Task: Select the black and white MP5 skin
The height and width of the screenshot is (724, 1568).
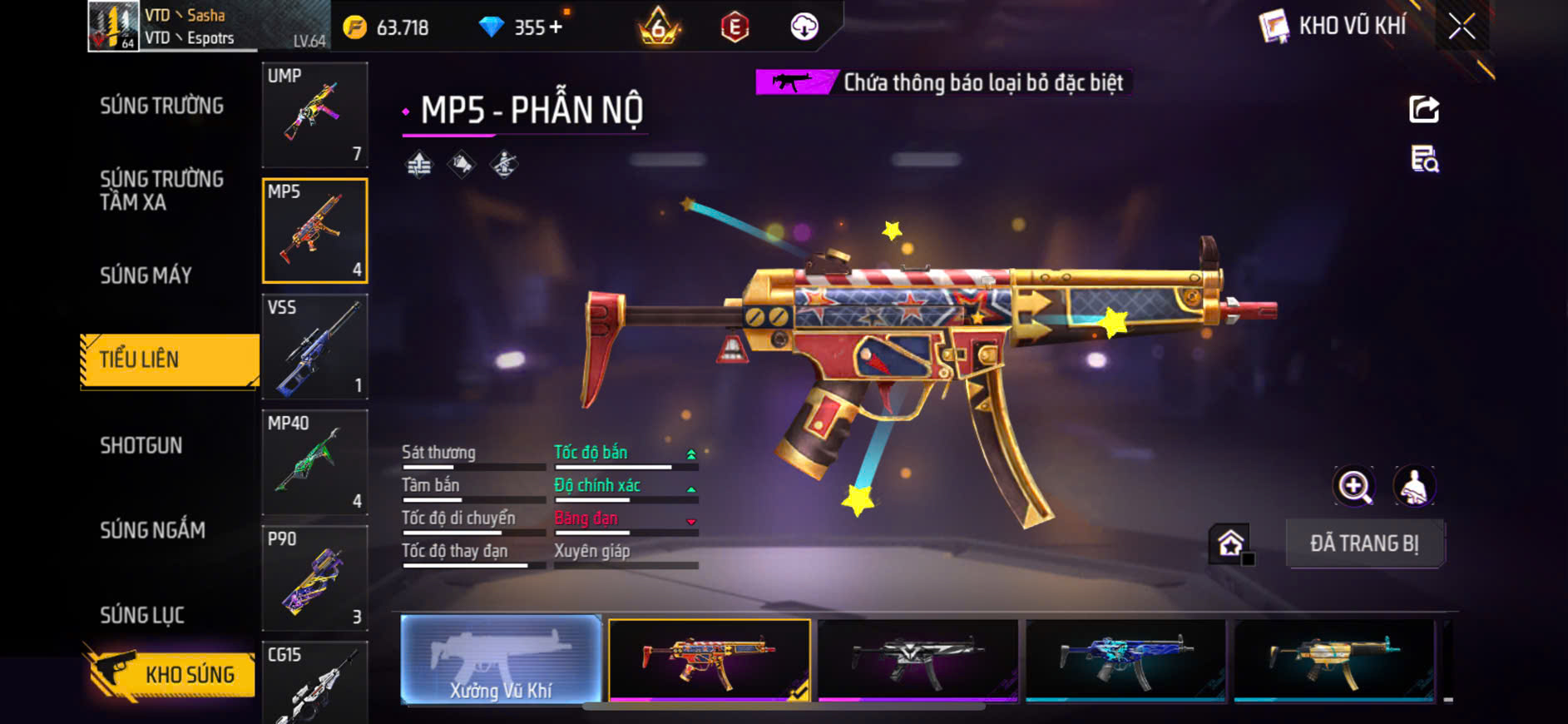Action: 918,660
